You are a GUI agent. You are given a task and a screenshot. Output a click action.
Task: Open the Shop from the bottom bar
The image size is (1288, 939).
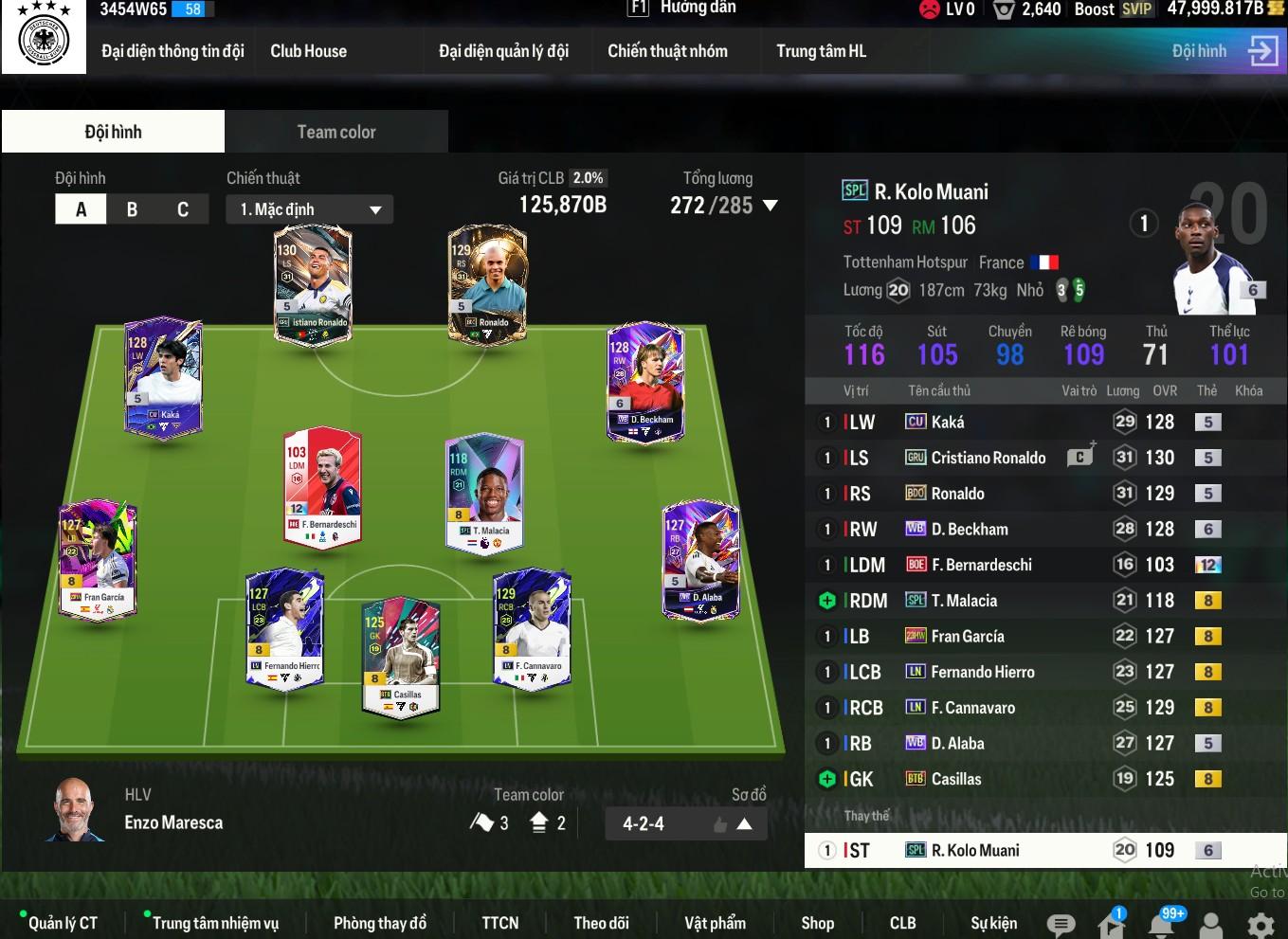pyautogui.click(x=817, y=923)
